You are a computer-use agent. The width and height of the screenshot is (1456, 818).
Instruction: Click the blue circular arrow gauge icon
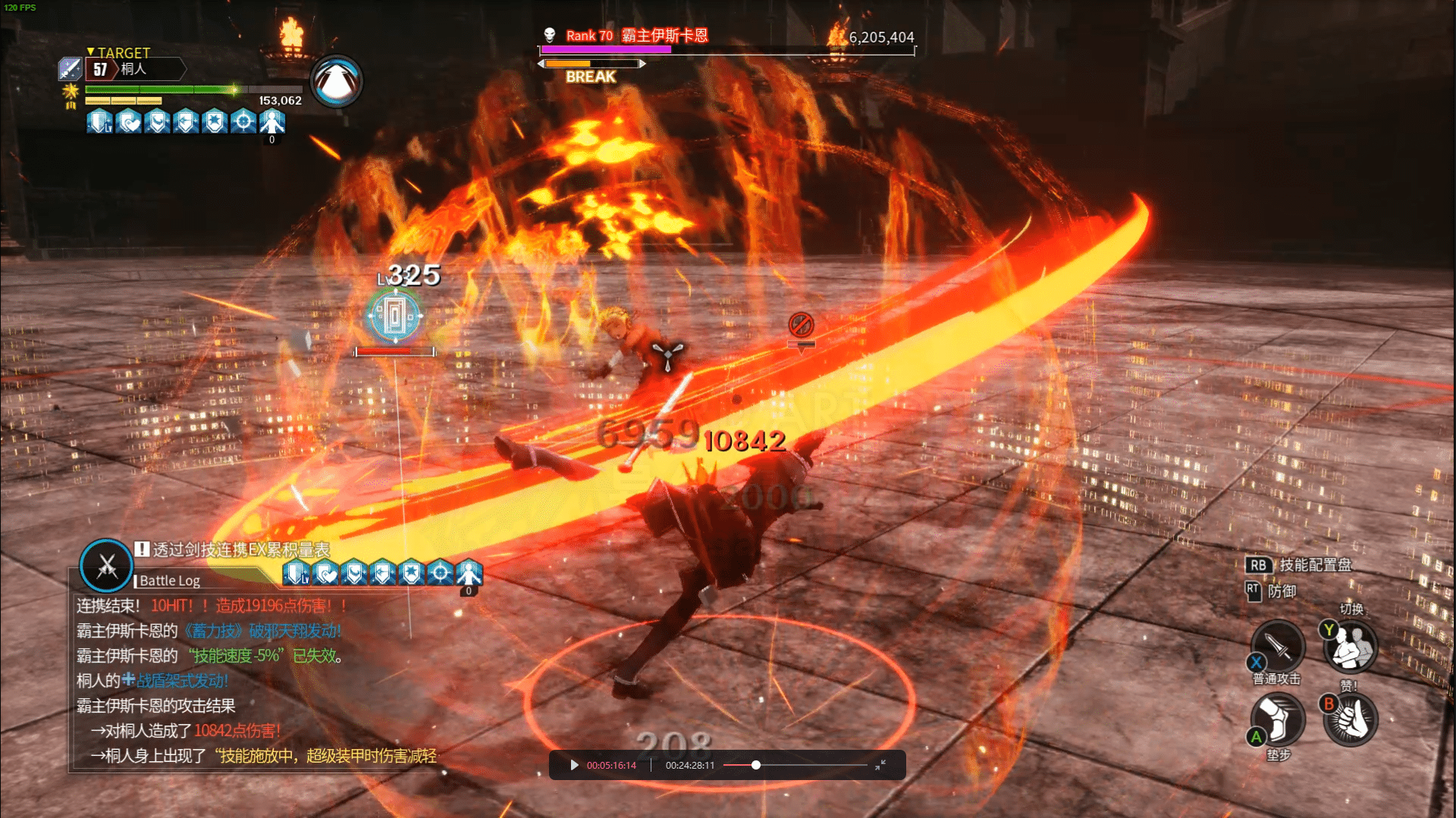[337, 81]
